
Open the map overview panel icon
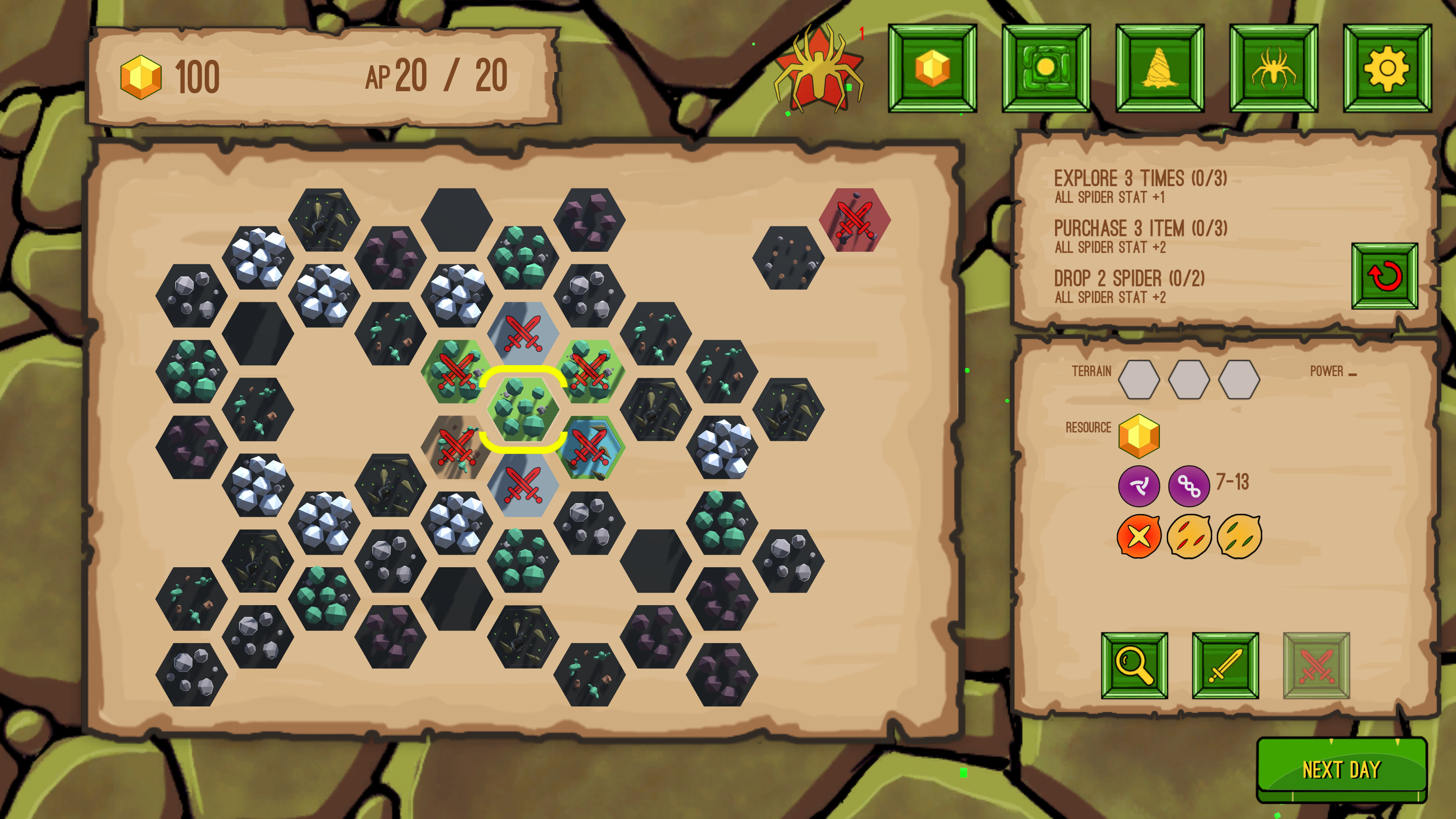1046,69
